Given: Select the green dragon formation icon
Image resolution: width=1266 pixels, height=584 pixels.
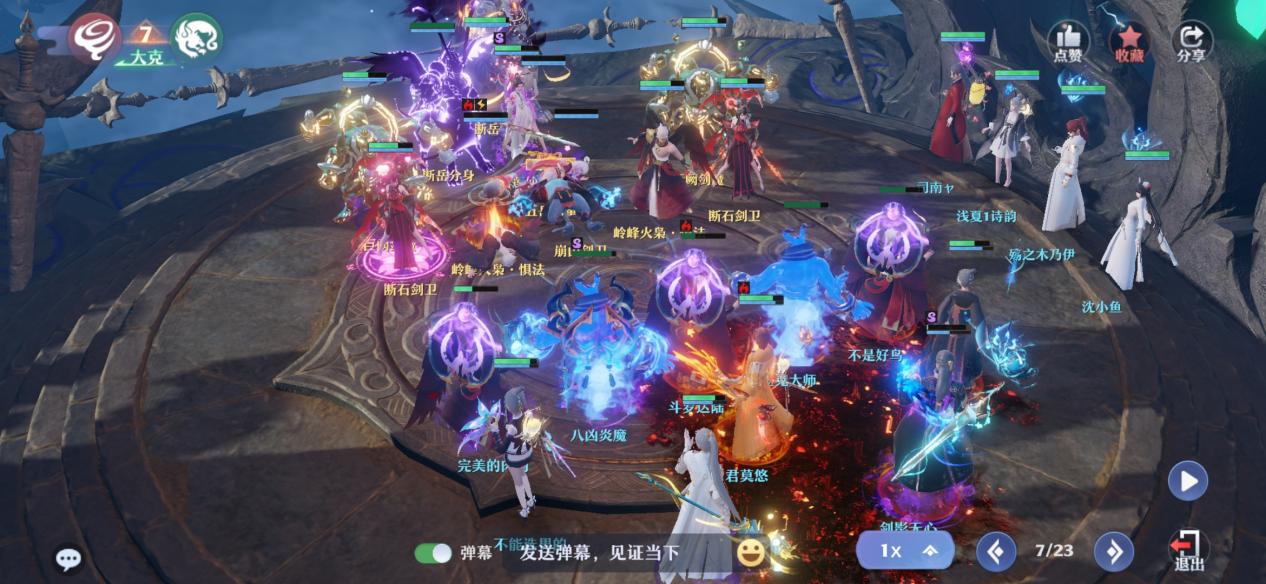Looking at the screenshot, I should point(196,37).
